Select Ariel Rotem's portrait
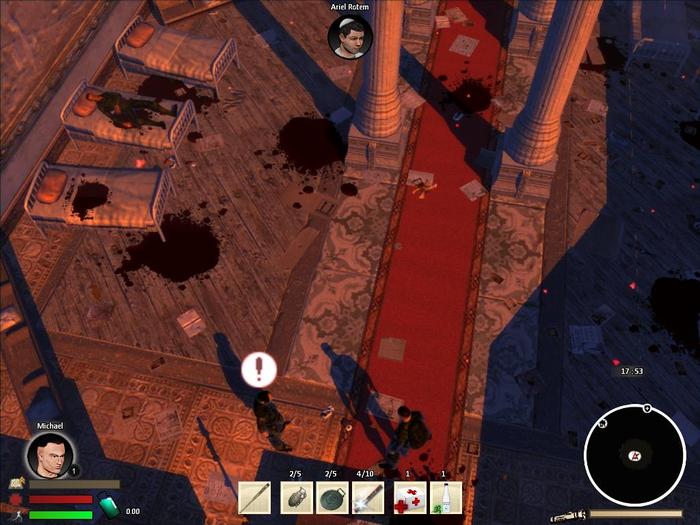The width and height of the screenshot is (700, 525). pos(350,36)
